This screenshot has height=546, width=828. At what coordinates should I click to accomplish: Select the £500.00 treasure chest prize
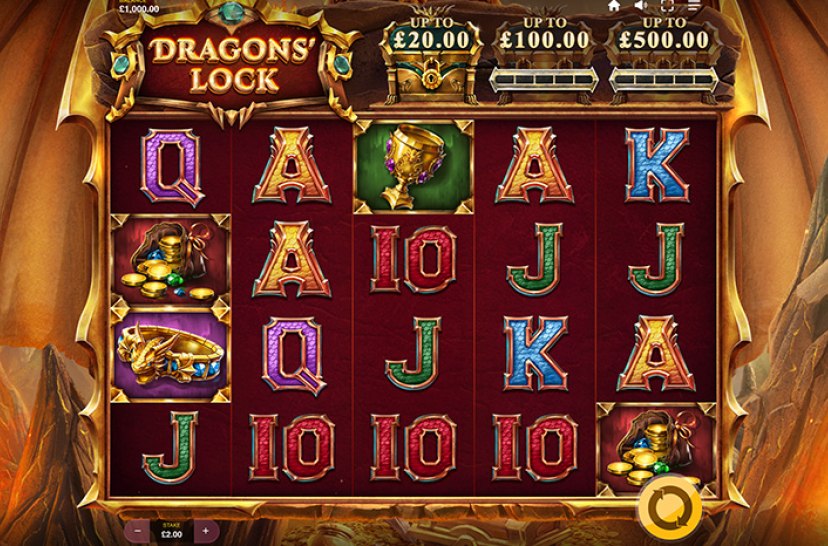tap(663, 60)
